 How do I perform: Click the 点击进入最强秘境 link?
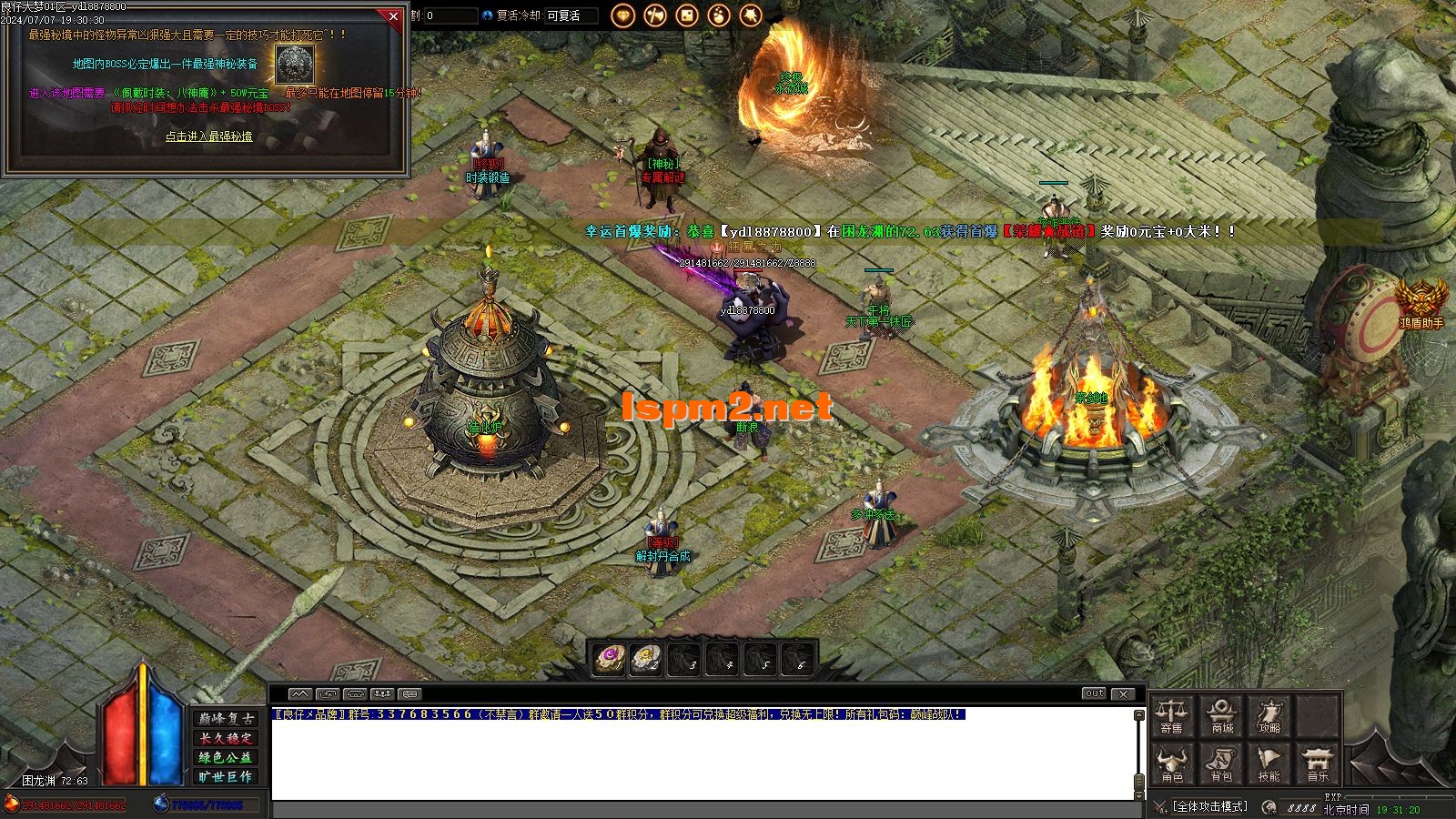pos(208,136)
